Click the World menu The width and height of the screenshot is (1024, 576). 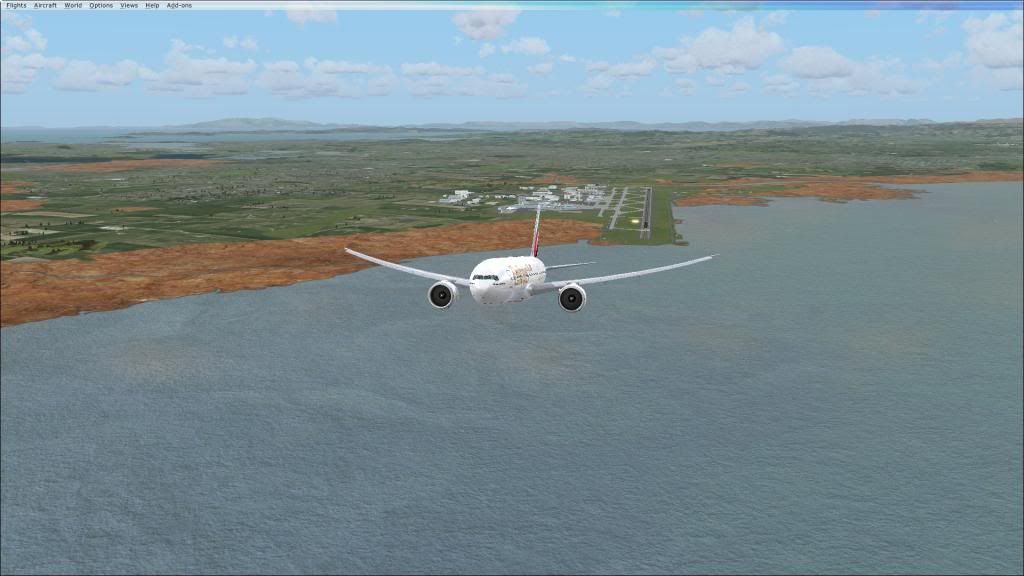(x=73, y=5)
